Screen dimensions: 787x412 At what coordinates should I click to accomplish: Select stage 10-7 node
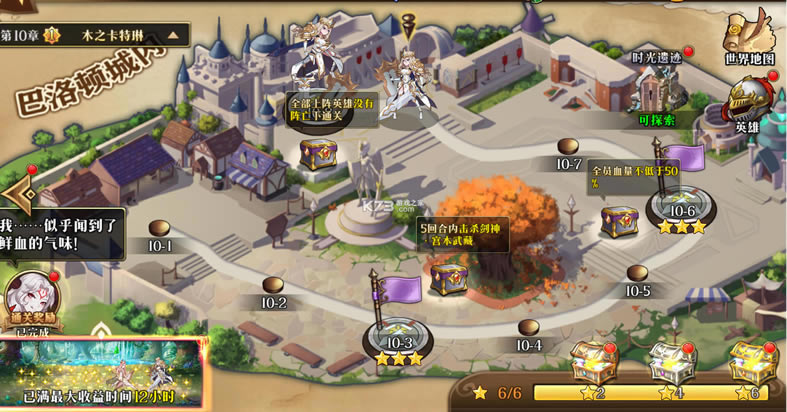click(568, 149)
